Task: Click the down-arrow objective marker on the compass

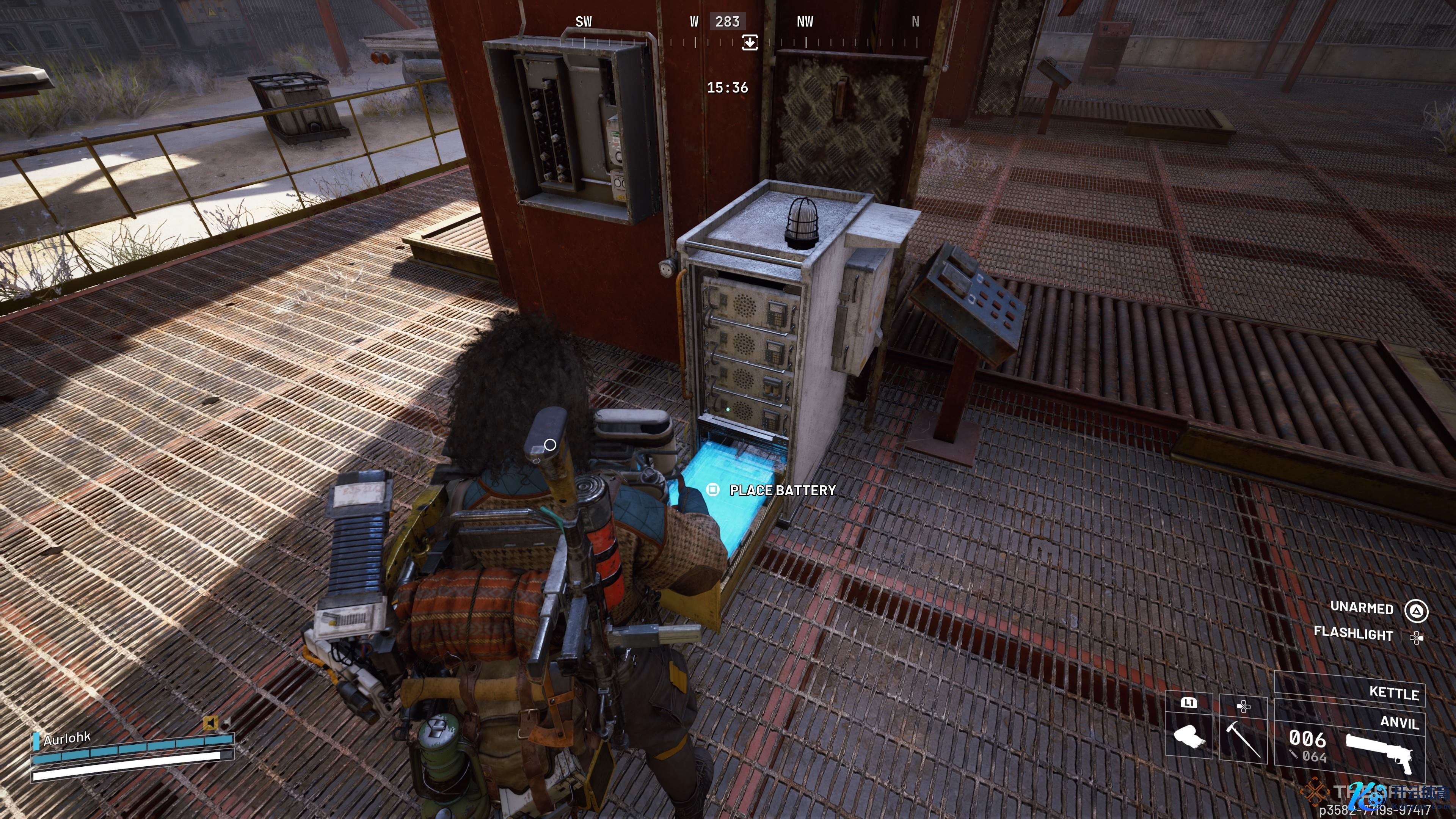Action: point(750,42)
